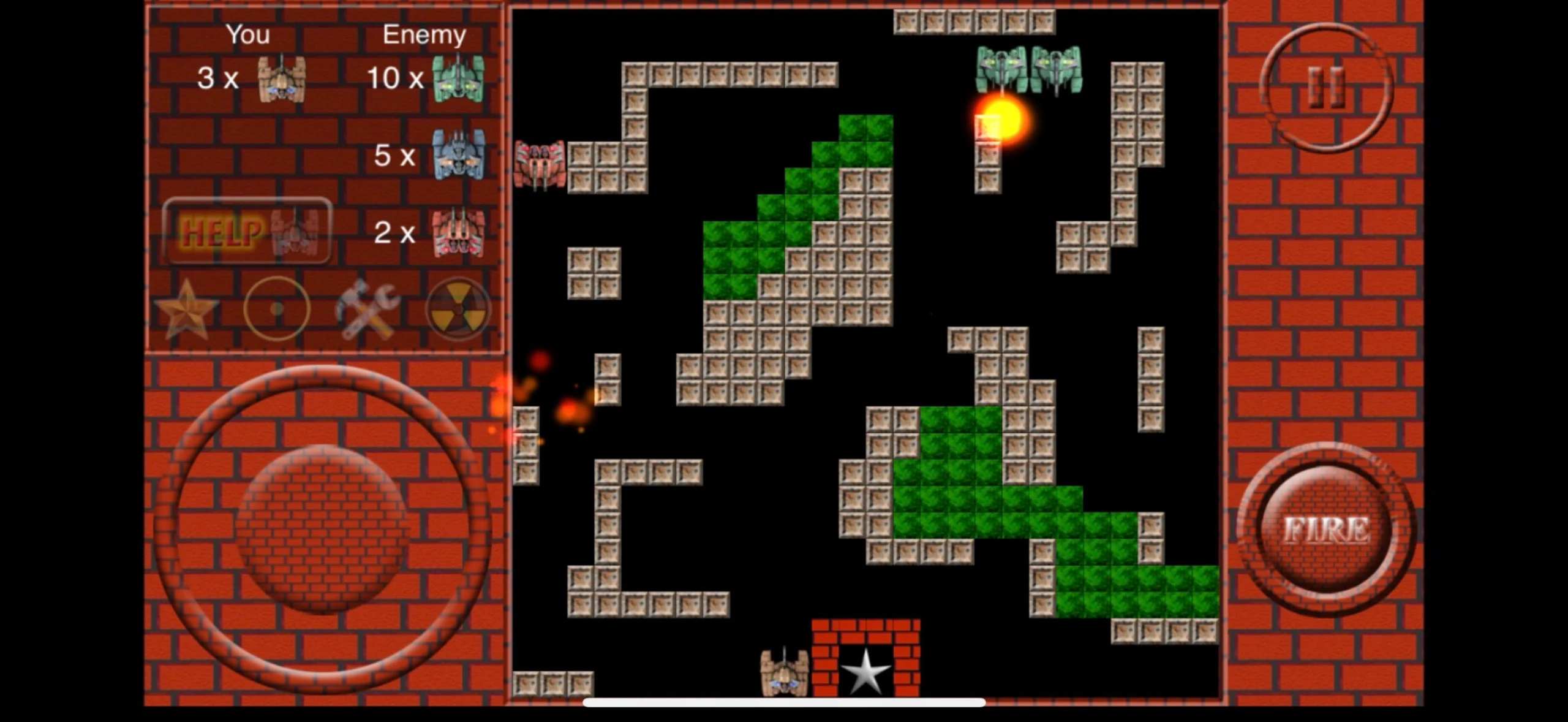Use the target circle power-up
1568x722 pixels.
[x=277, y=308]
